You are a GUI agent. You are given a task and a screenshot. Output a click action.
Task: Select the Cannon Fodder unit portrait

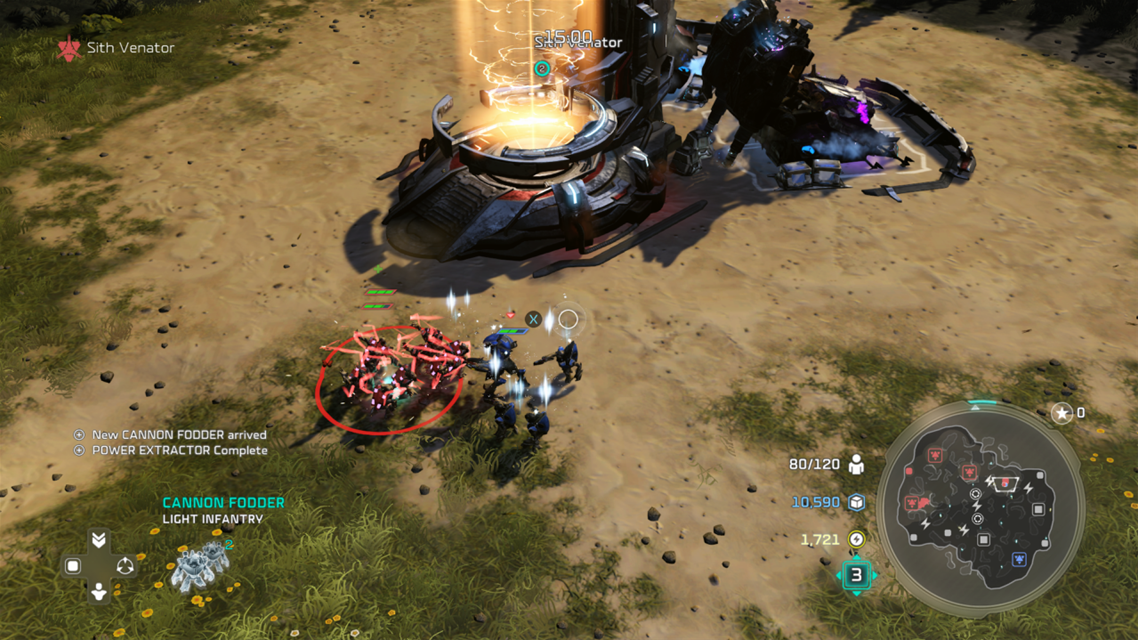pyautogui.click(x=201, y=567)
